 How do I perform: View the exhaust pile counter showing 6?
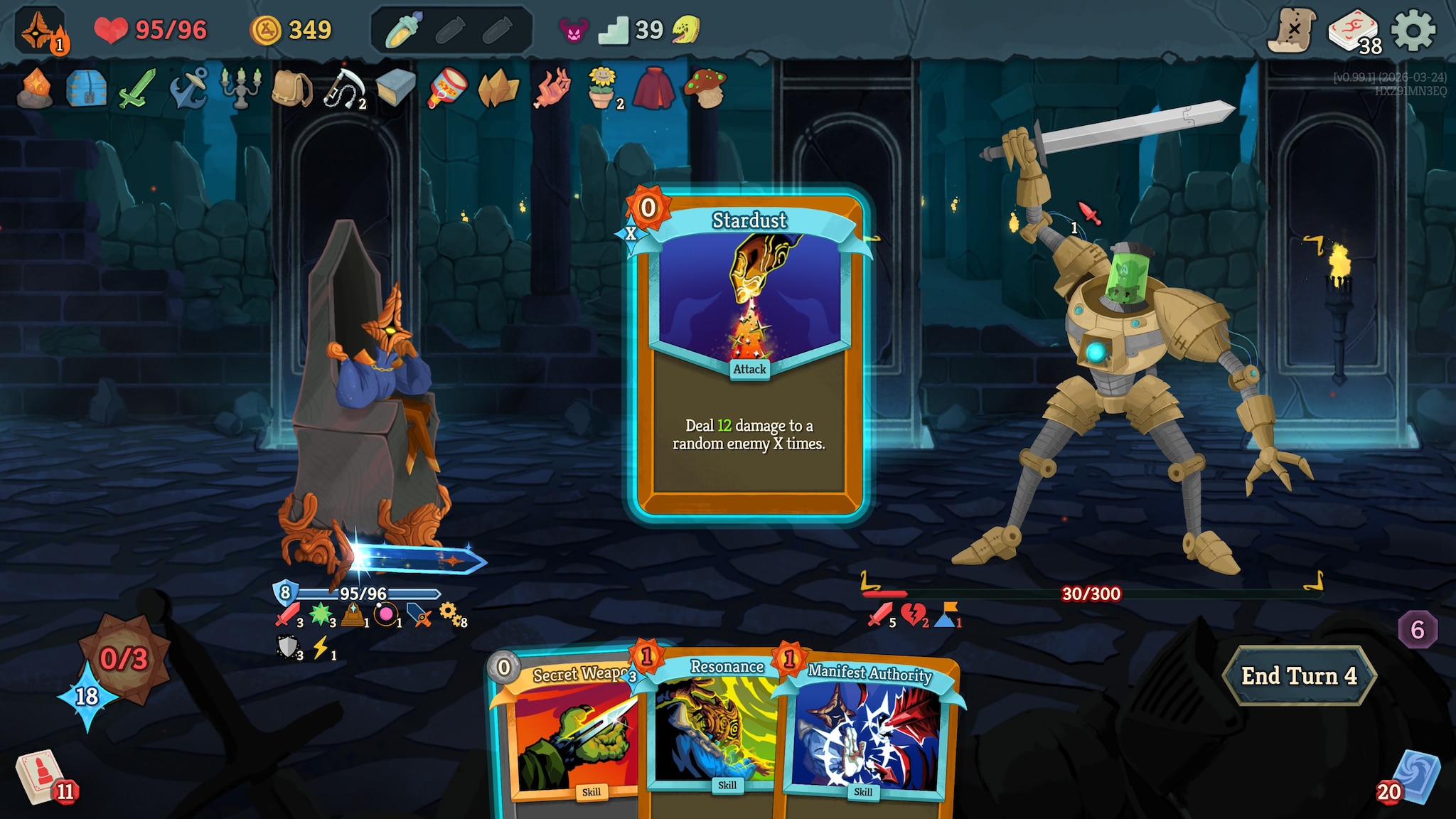point(1417,629)
